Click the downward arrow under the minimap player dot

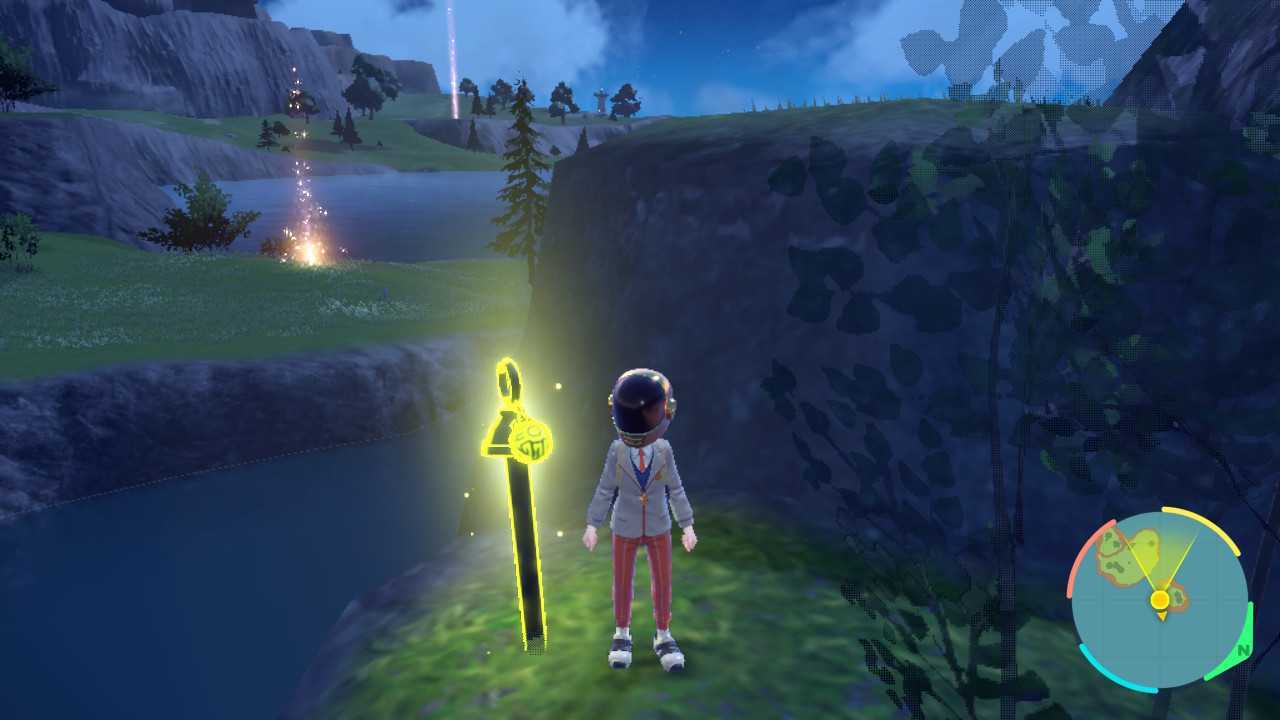pos(1161,615)
